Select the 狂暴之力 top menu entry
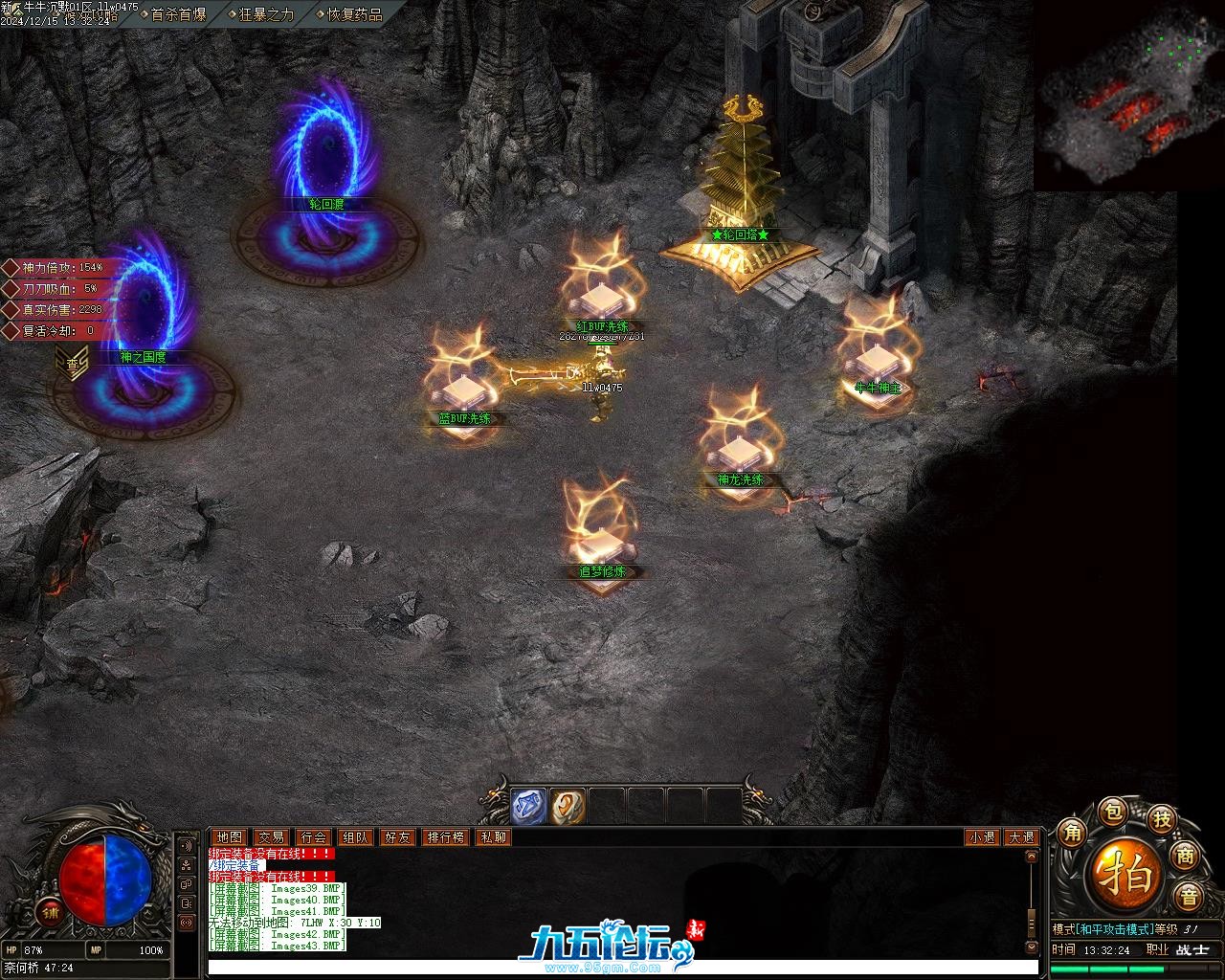 click(x=266, y=14)
